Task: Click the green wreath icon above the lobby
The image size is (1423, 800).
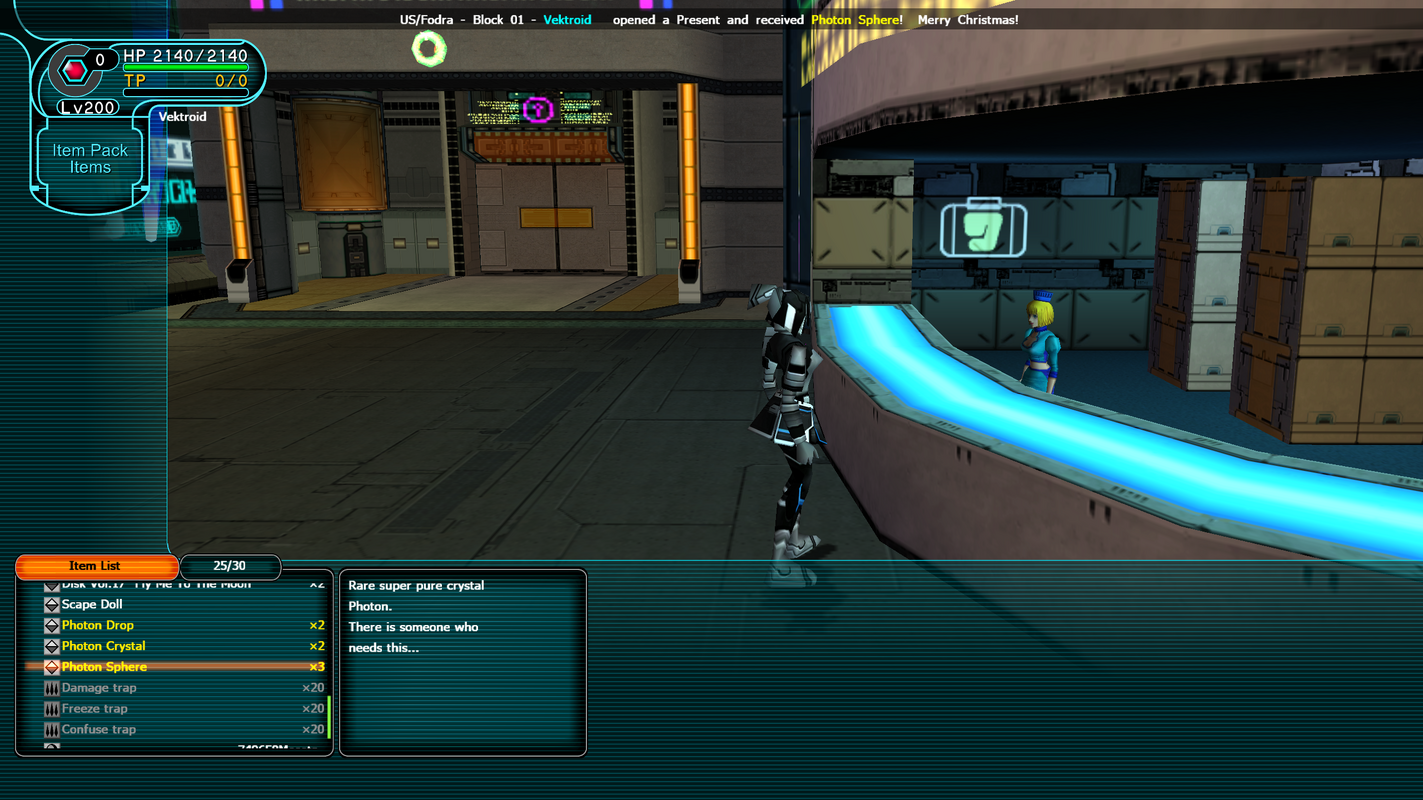Action: [x=429, y=46]
